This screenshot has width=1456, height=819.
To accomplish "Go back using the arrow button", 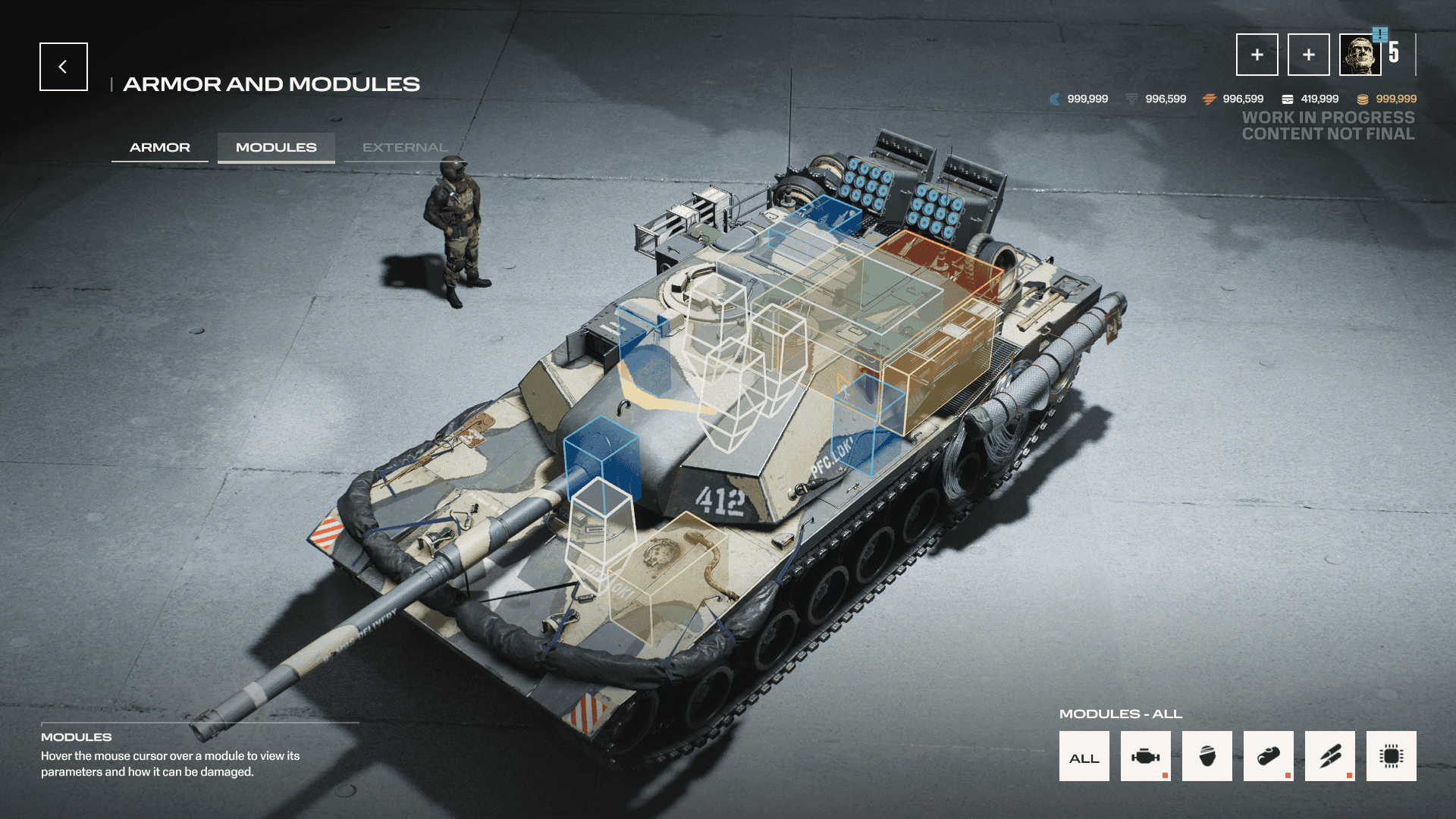I will (64, 67).
